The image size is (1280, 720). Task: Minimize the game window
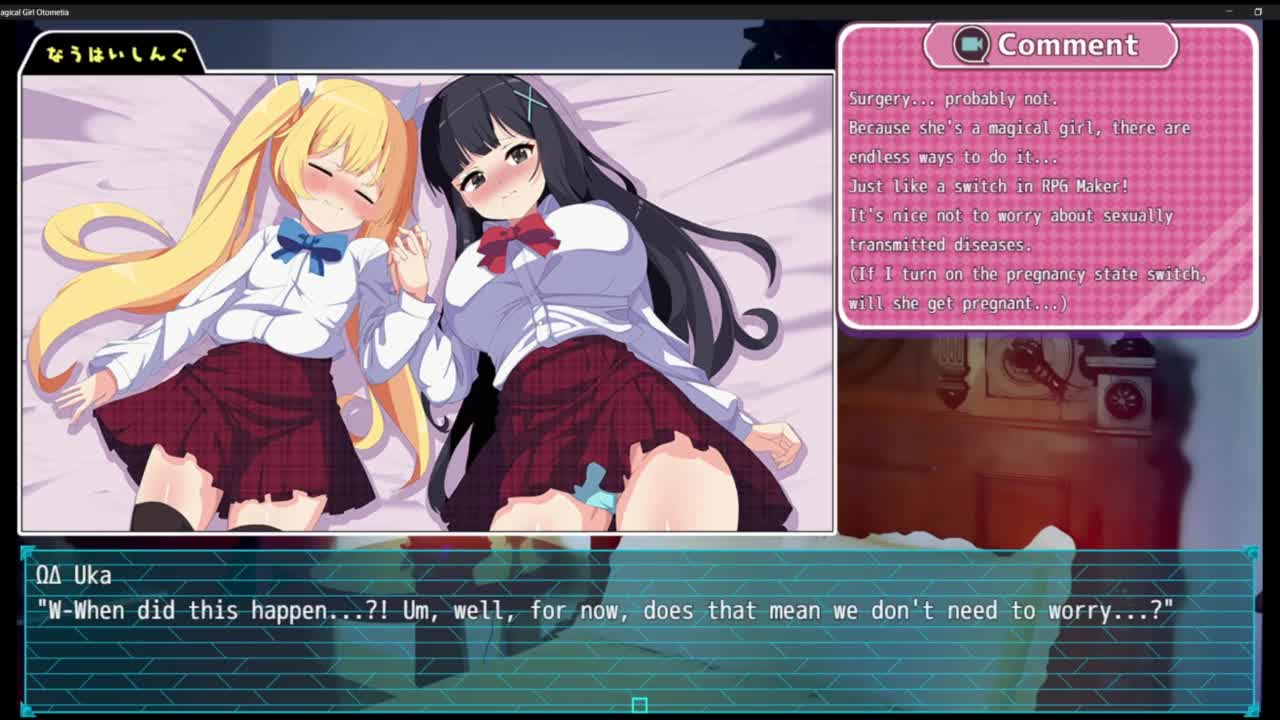[1229, 11]
